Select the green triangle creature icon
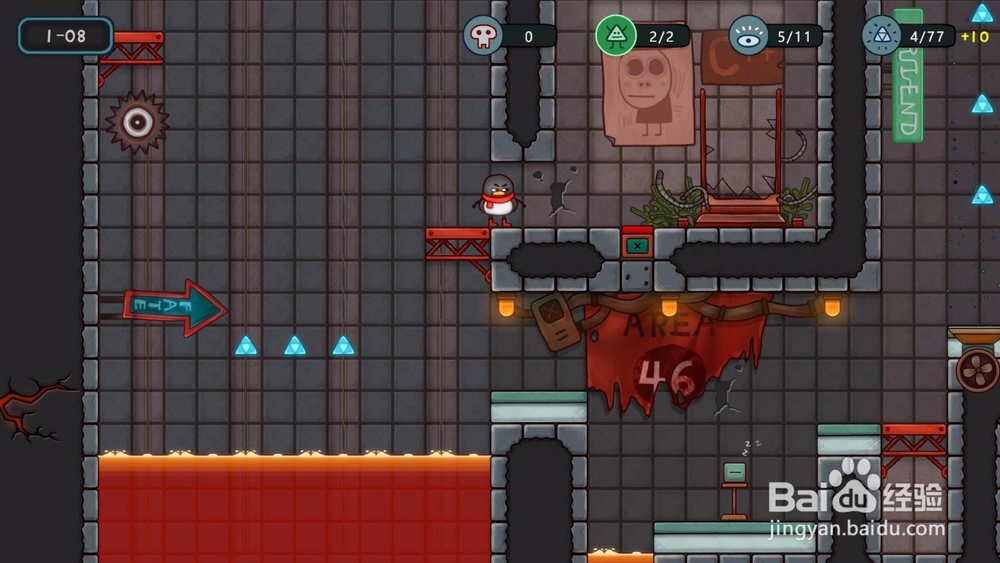 616,36
